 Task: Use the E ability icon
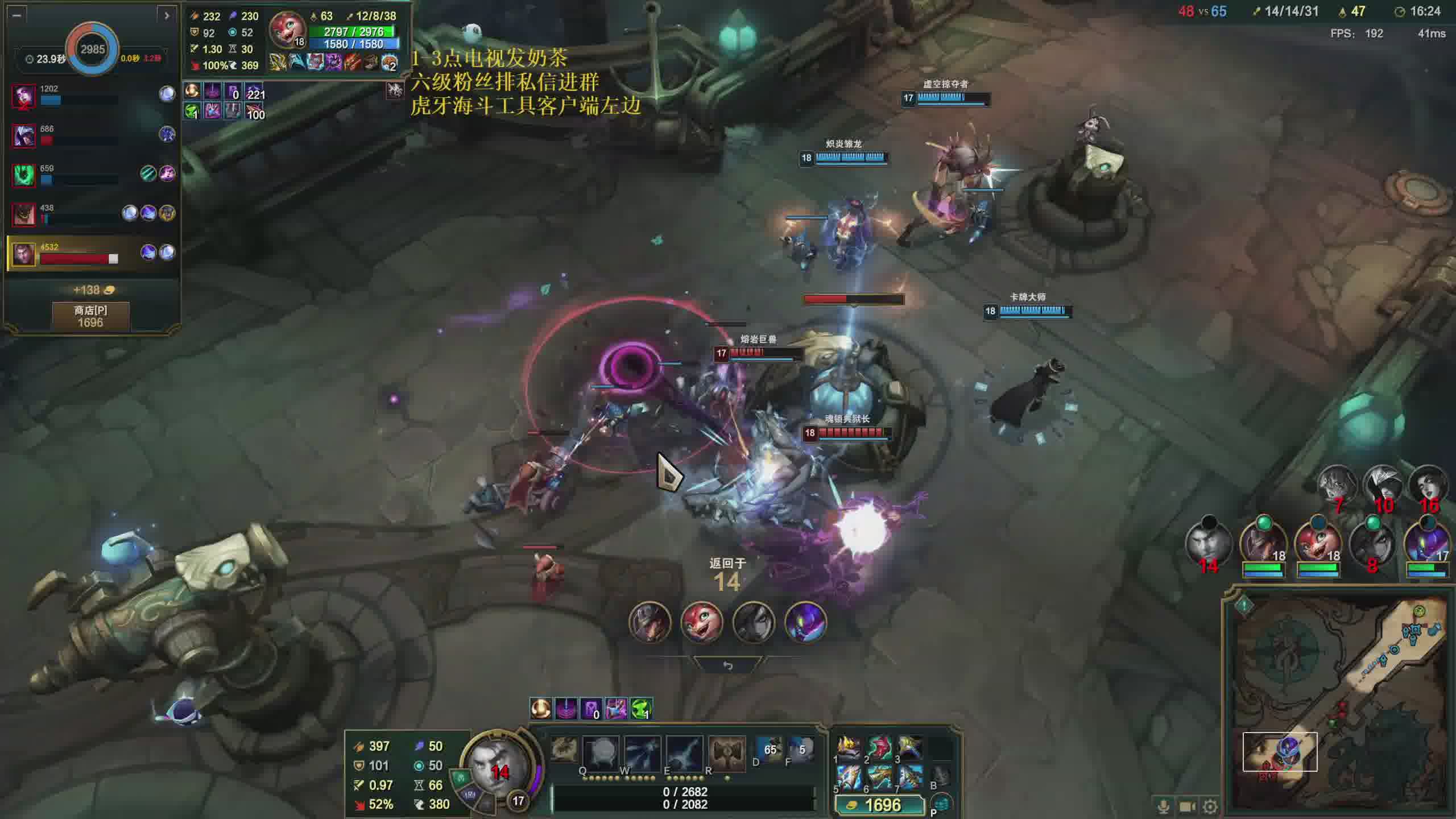click(x=684, y=752)
